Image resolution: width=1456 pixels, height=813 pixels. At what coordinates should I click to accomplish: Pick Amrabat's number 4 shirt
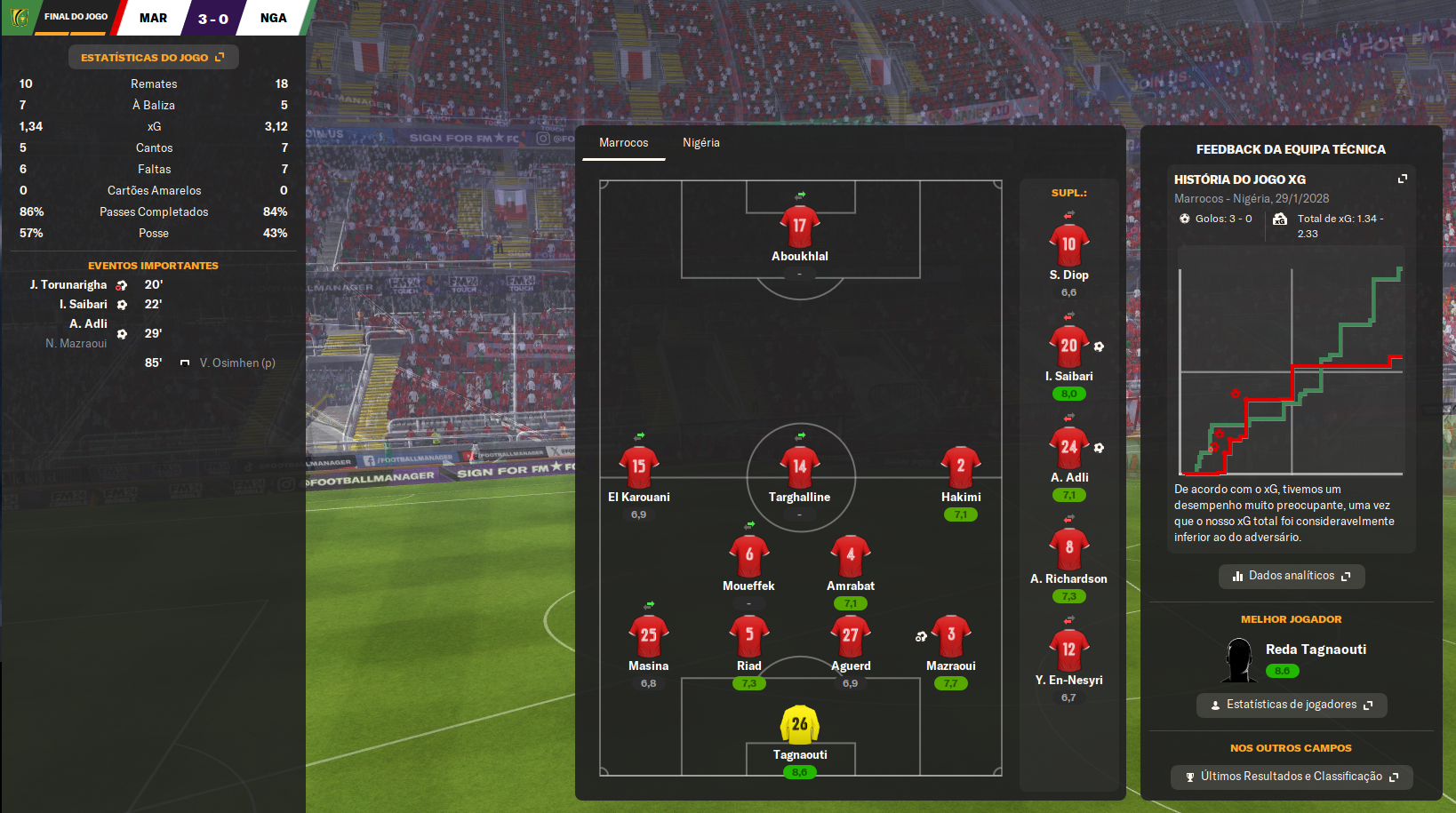(850, 555)
